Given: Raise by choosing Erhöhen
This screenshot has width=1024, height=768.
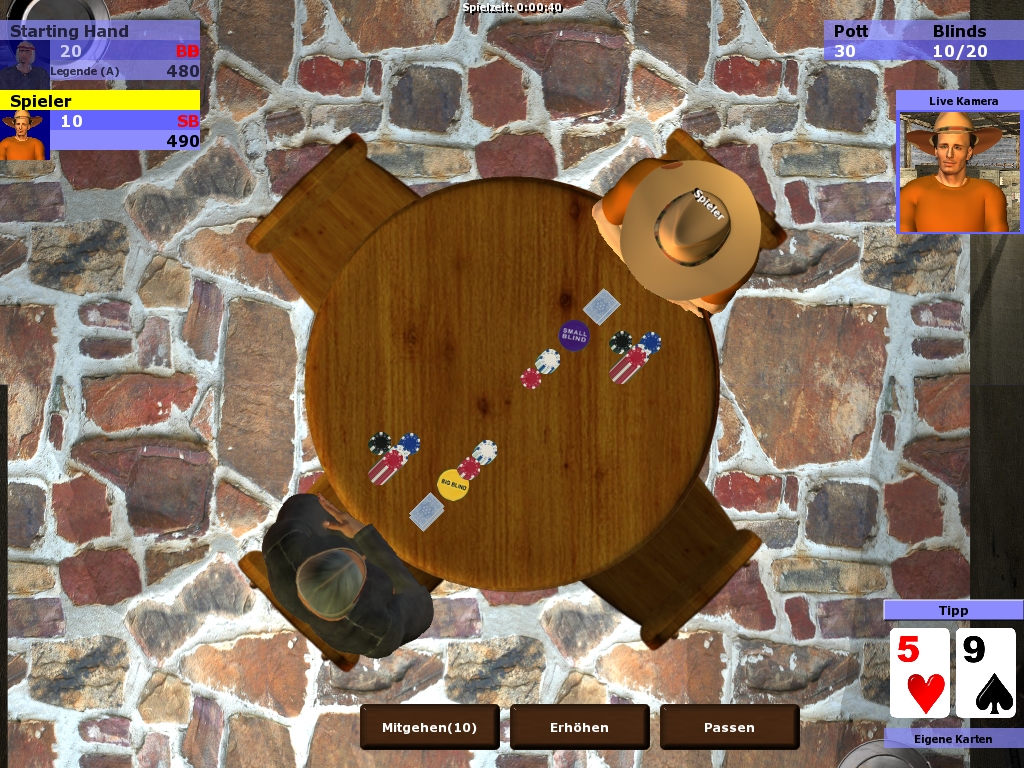Looking at the screenshot, I should click(x=580, y=727).
